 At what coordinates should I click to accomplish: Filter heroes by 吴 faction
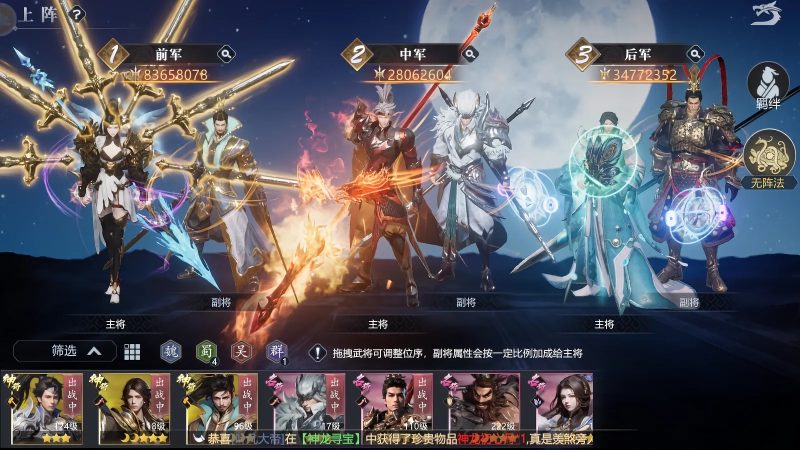(241, 351)
